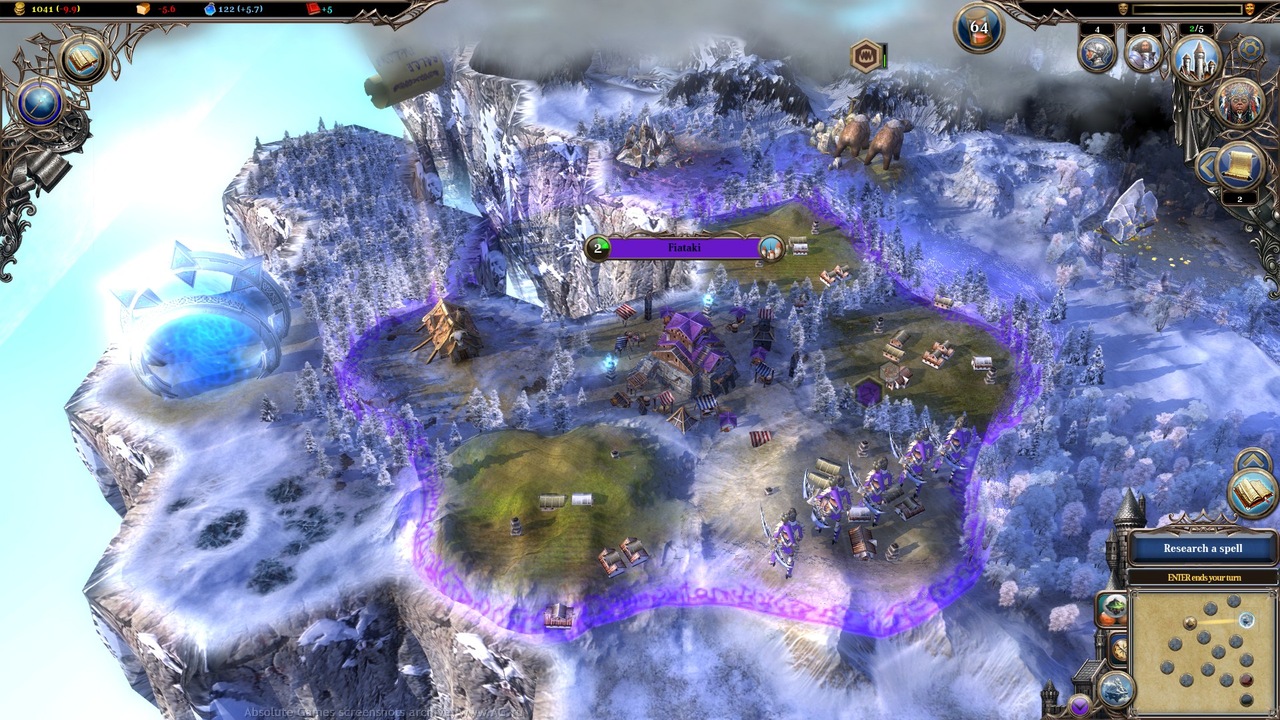1280x720 pixels.
Task: Click the Research a spell button
Action: [x=1202, y=548]
